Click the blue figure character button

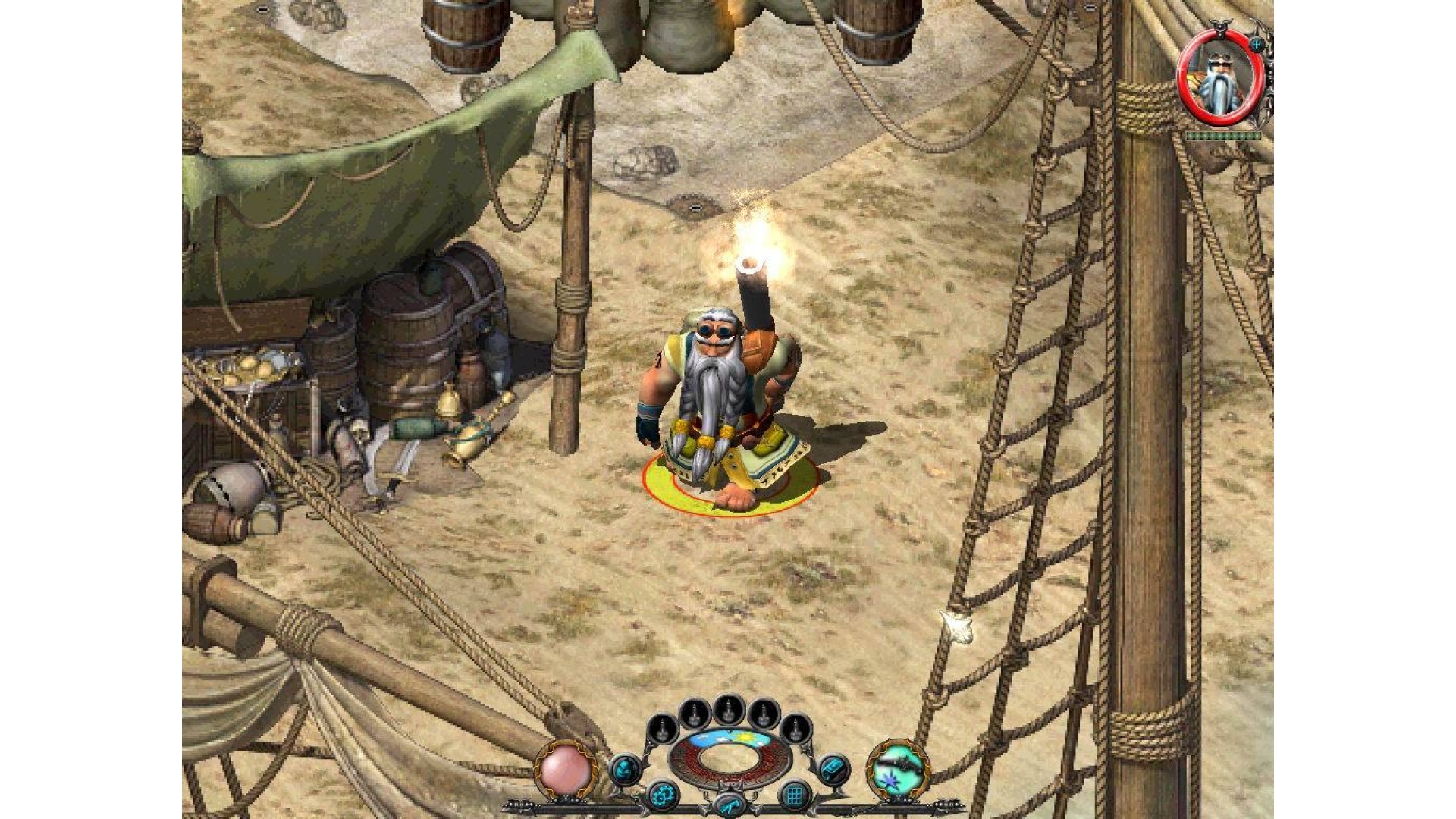[626, 769]
